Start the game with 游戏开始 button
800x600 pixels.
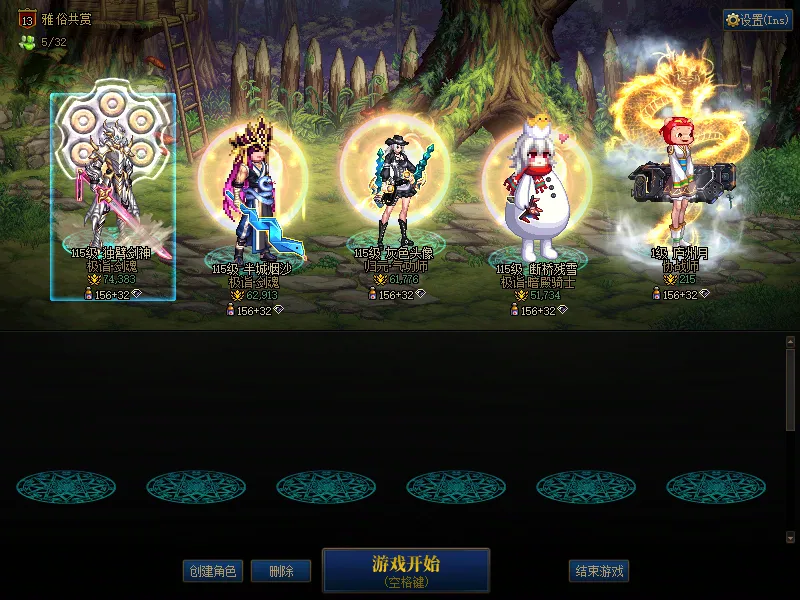click(x=405, y=569)
